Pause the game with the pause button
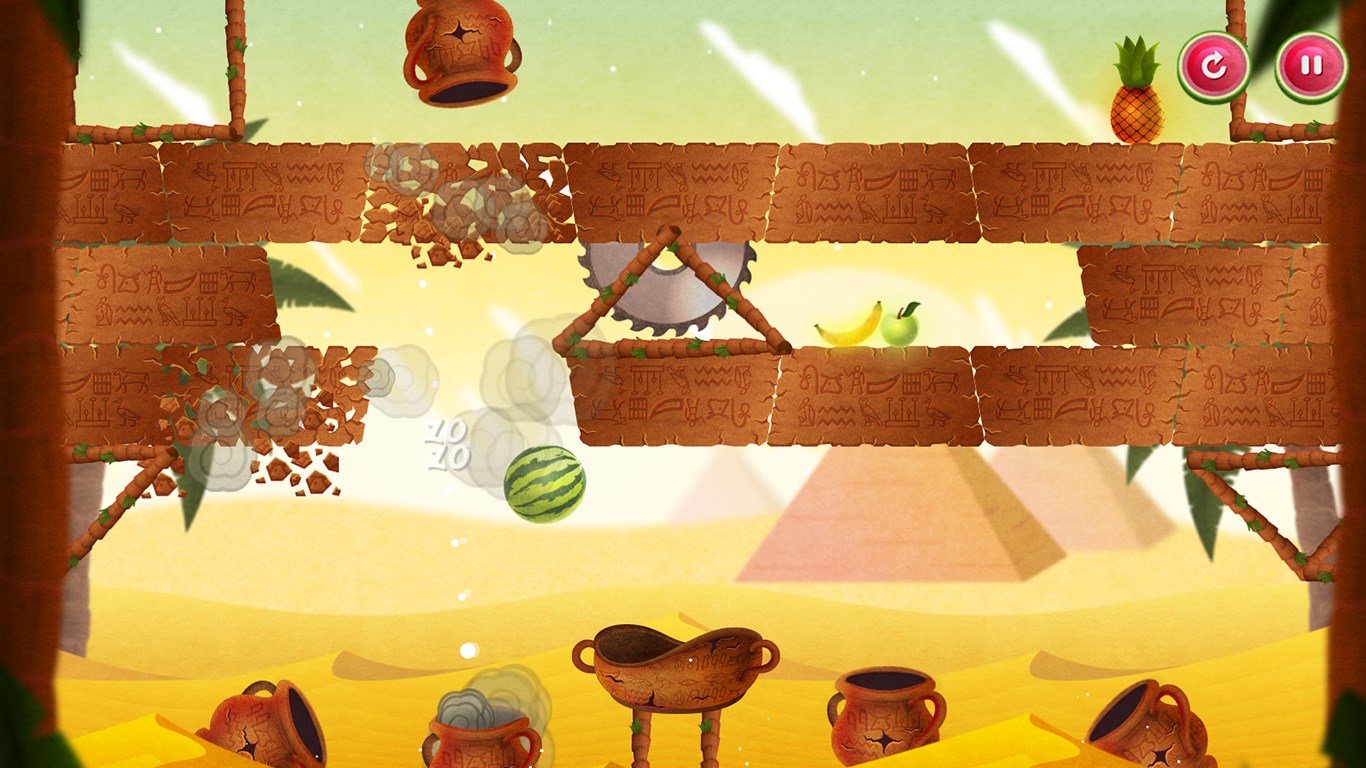 pyautogui.click(x=1310, y=67)
